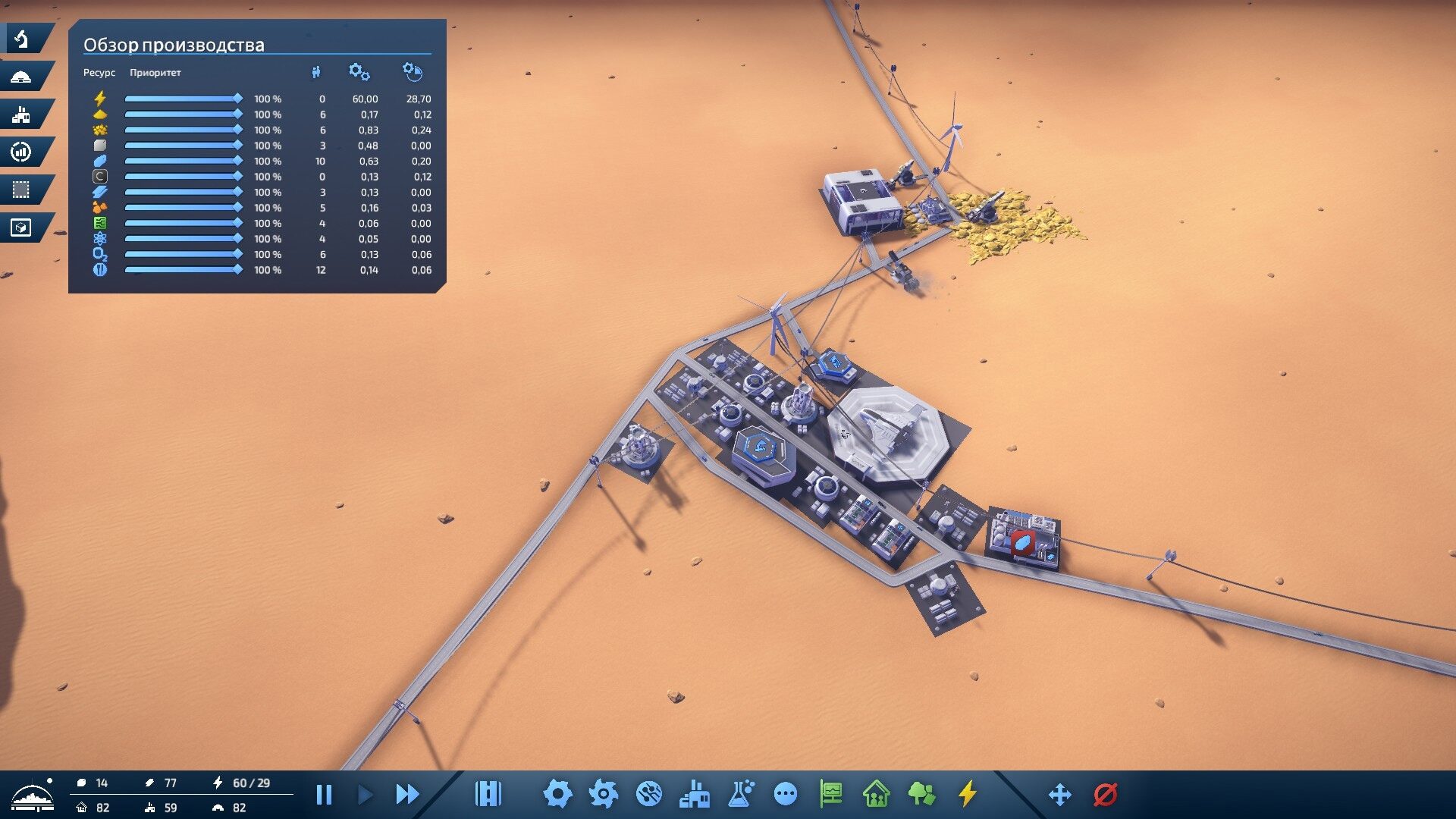Open the road building tool
This screenshot has width=1456, height=819.
point(488,794)
